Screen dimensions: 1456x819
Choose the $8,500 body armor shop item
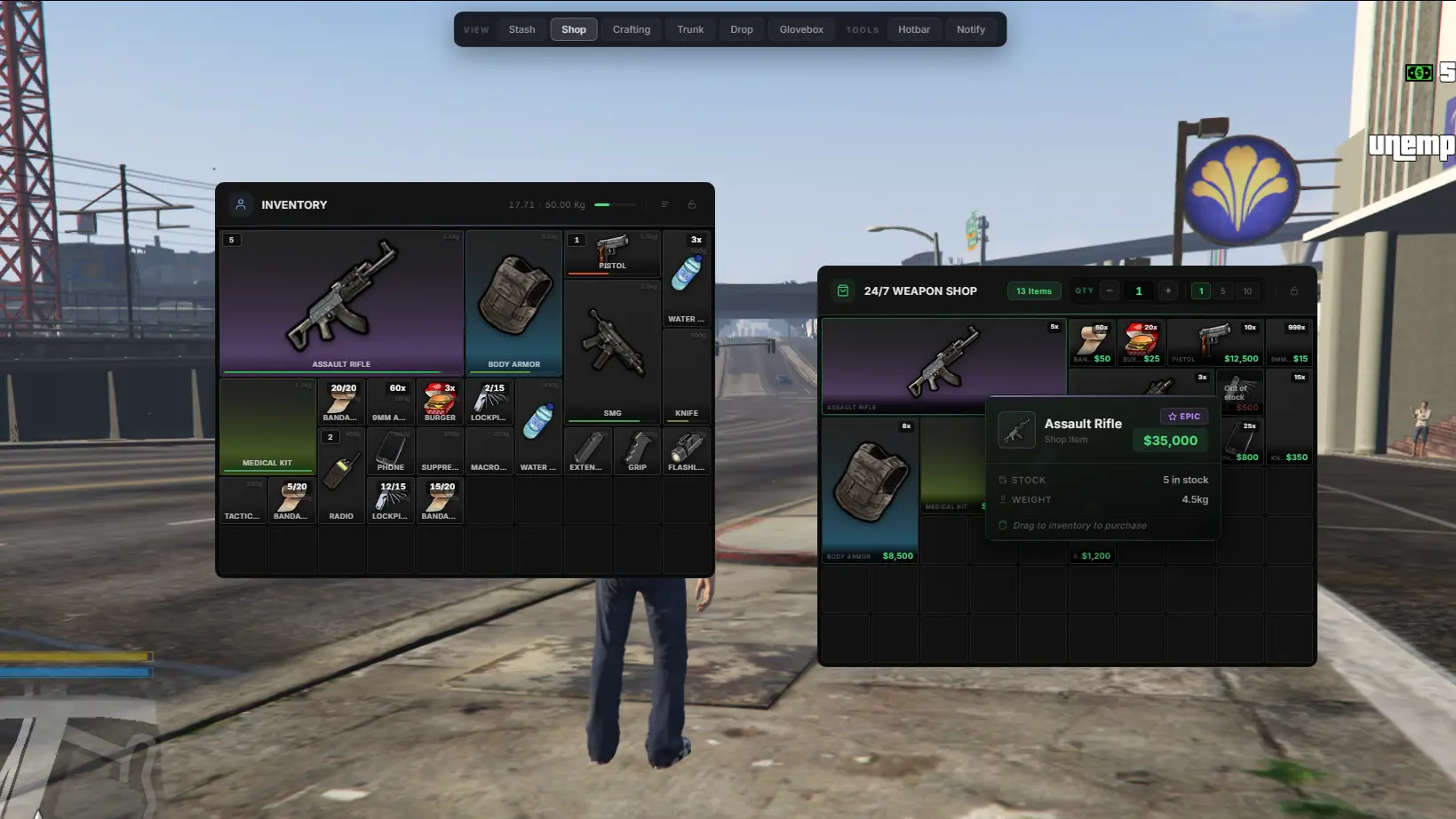tap(870, 490)
